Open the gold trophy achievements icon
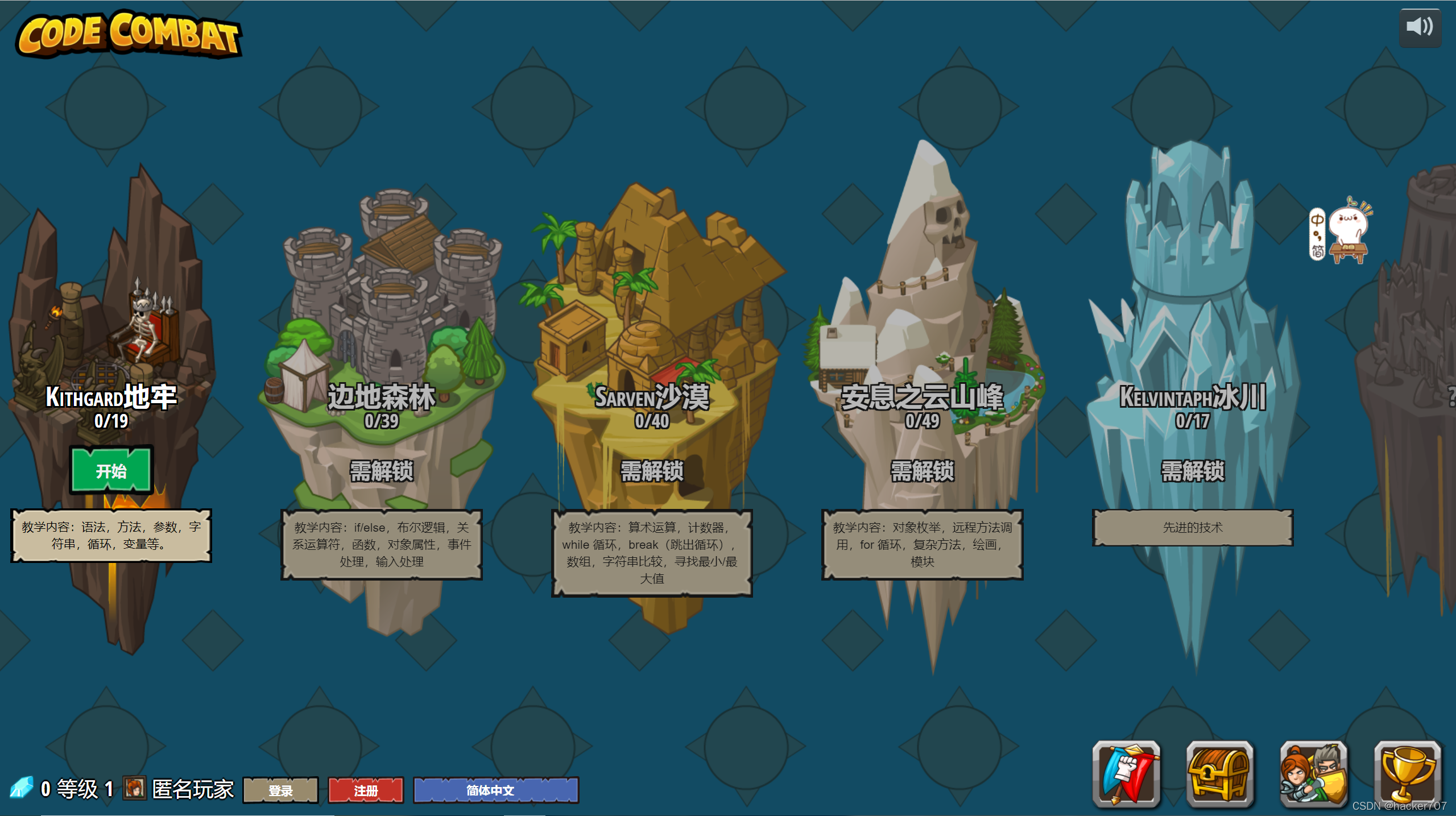 click(x=1408, y=773)
